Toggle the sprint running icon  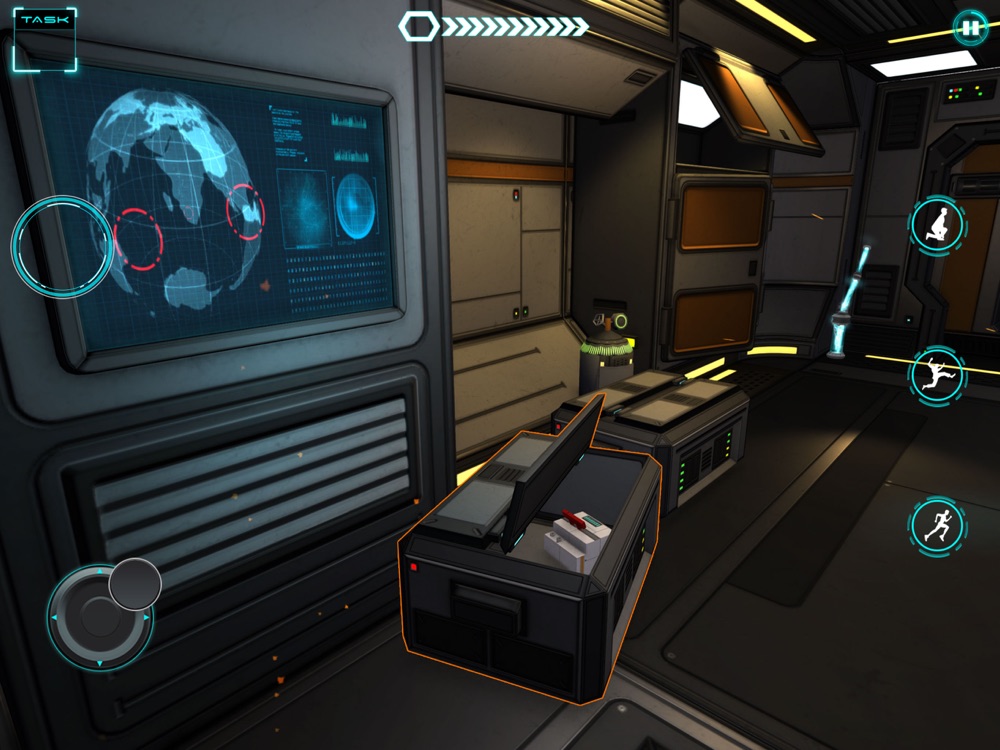pyautogui.click(x=937, y=525)
